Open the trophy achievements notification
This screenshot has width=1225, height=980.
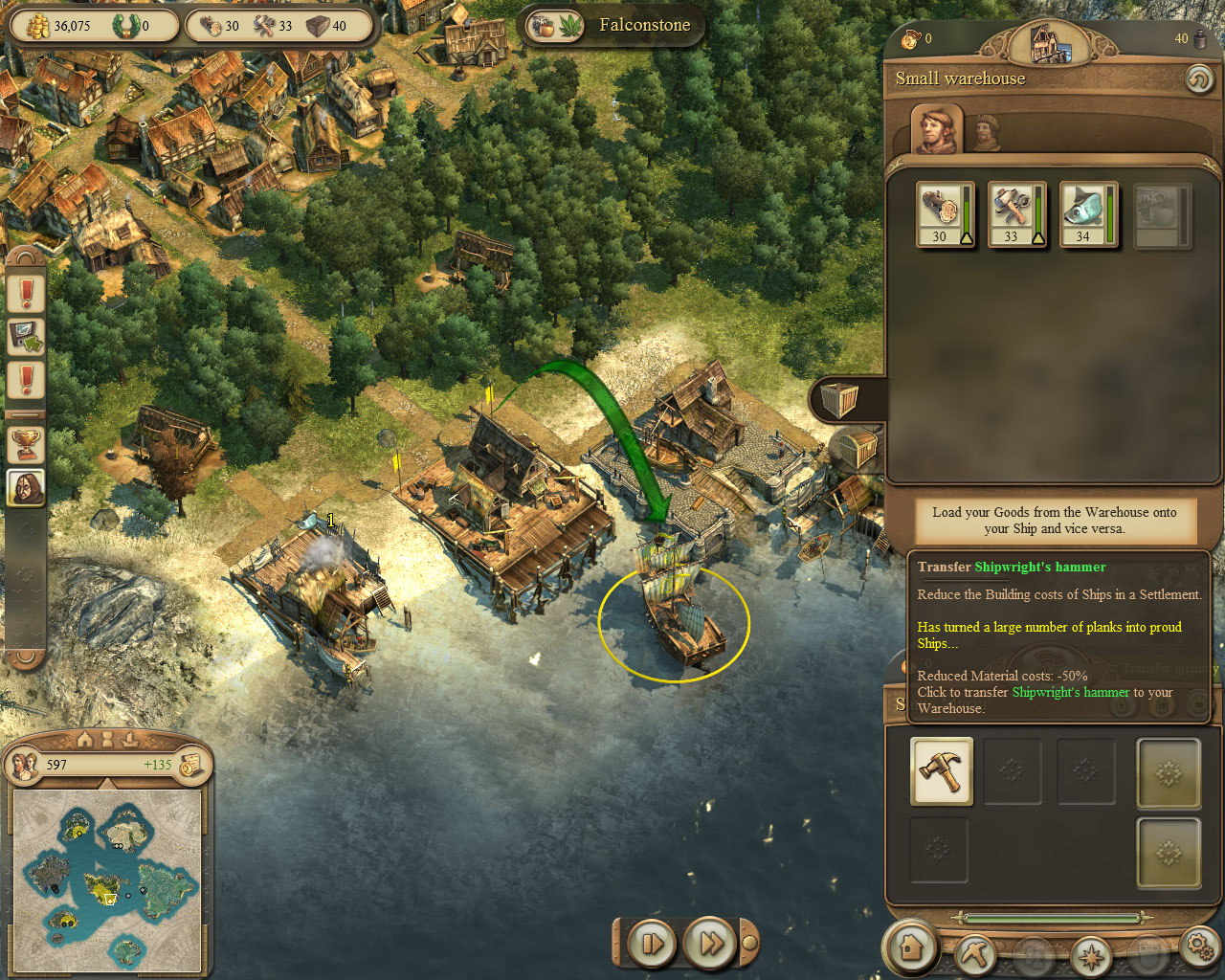pos(26,443)
